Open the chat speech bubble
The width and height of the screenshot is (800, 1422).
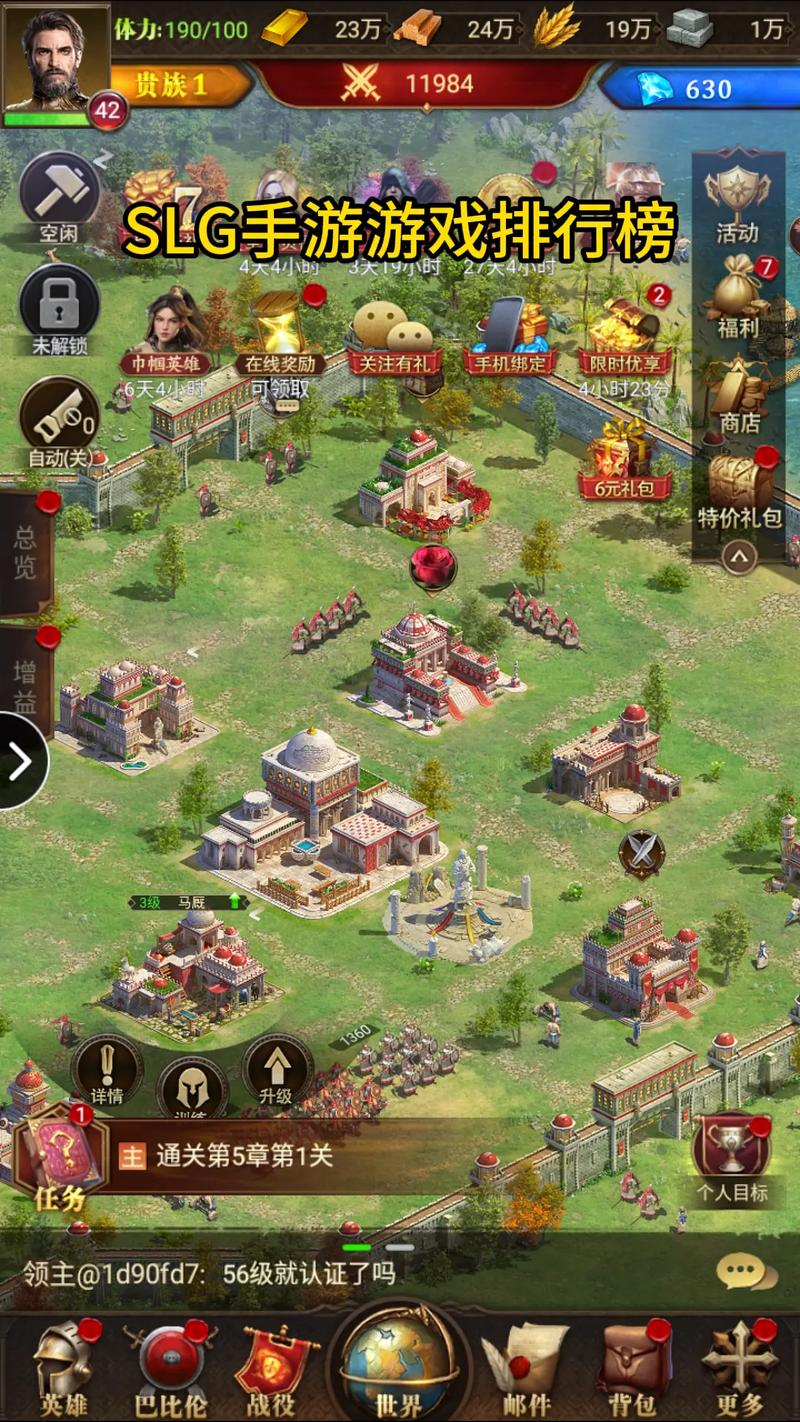tap(745, 1272)
